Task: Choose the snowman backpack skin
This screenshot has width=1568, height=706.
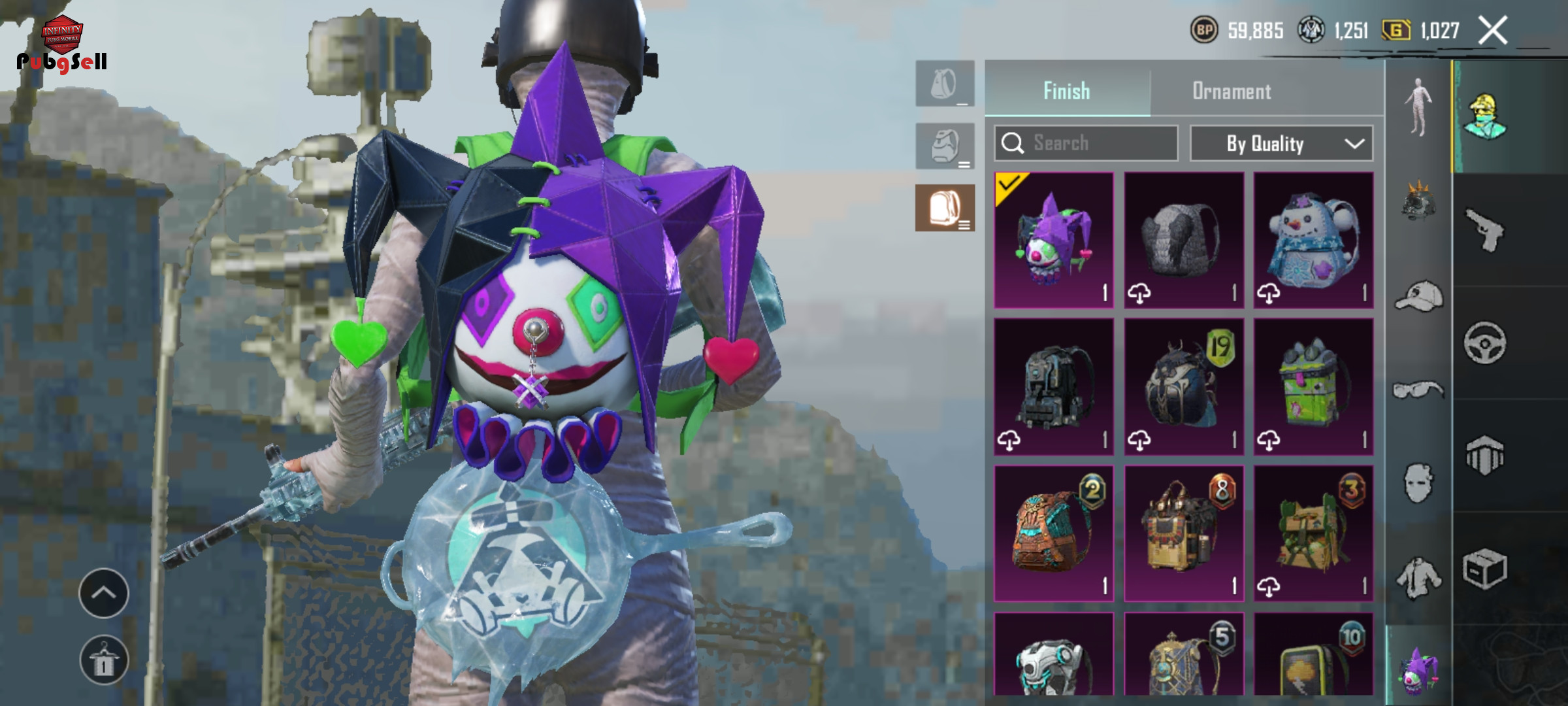Action: (x=1313, y=241)
